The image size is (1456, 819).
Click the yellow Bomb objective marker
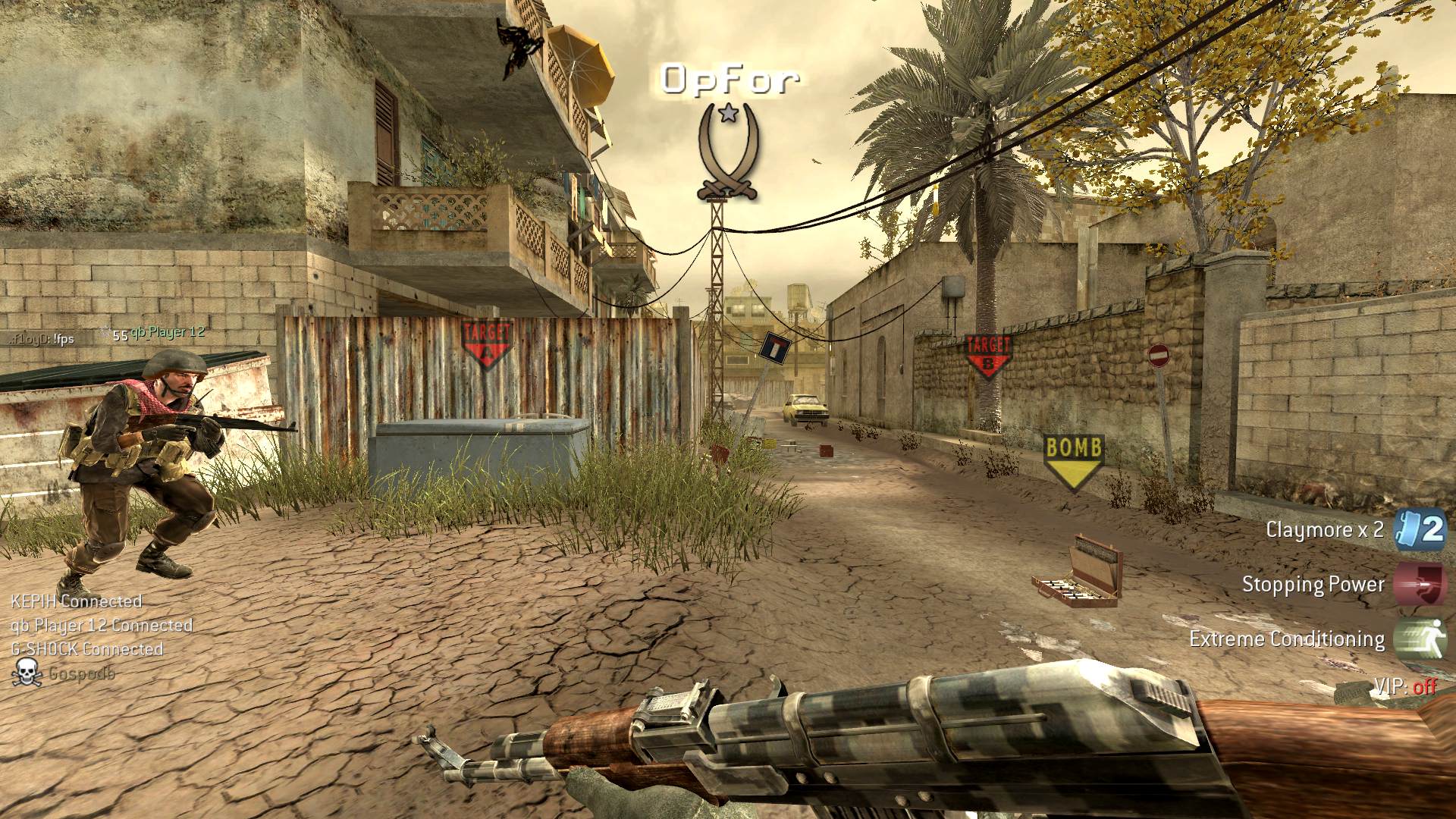pos(1073,460)
